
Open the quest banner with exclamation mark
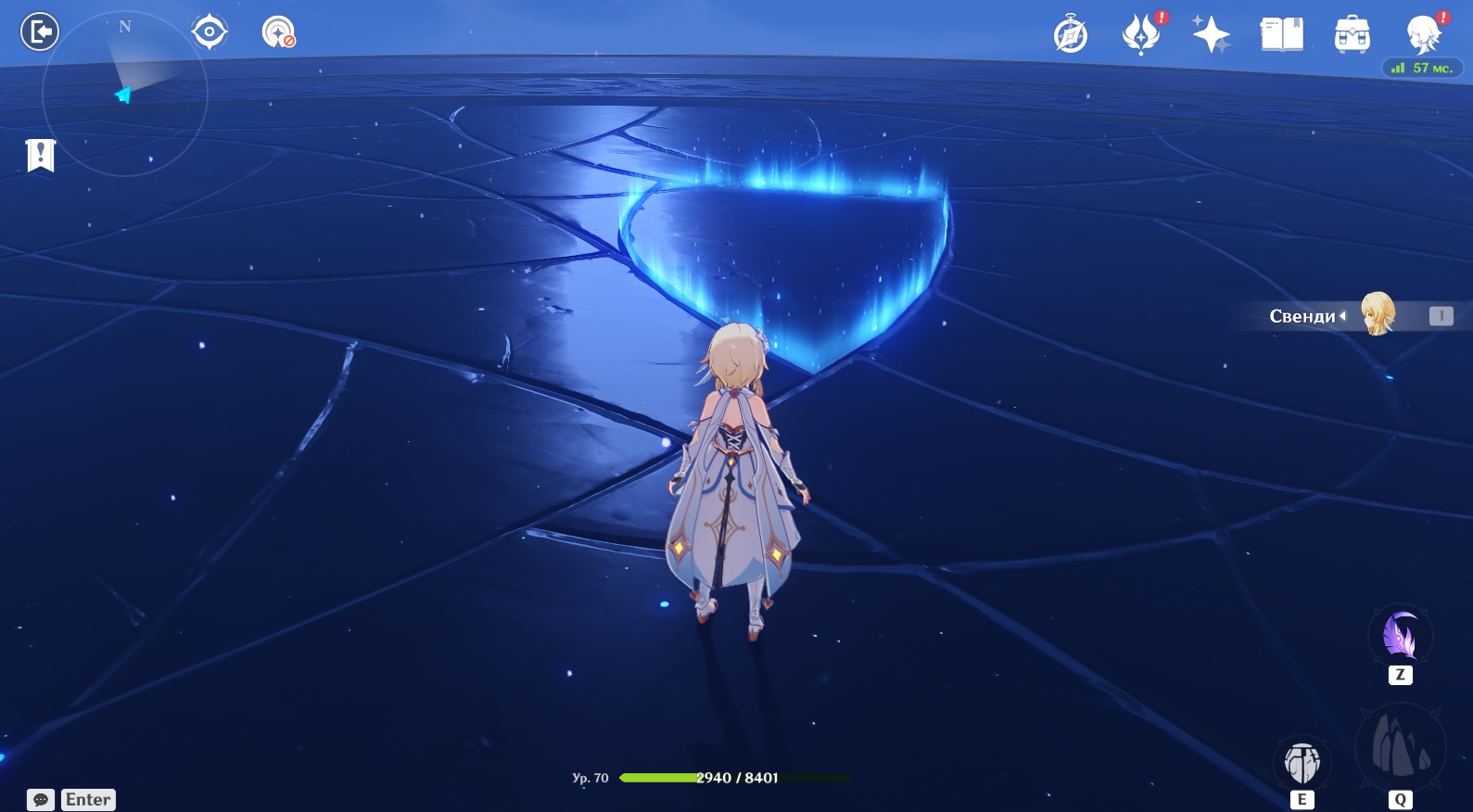[41, 156]
